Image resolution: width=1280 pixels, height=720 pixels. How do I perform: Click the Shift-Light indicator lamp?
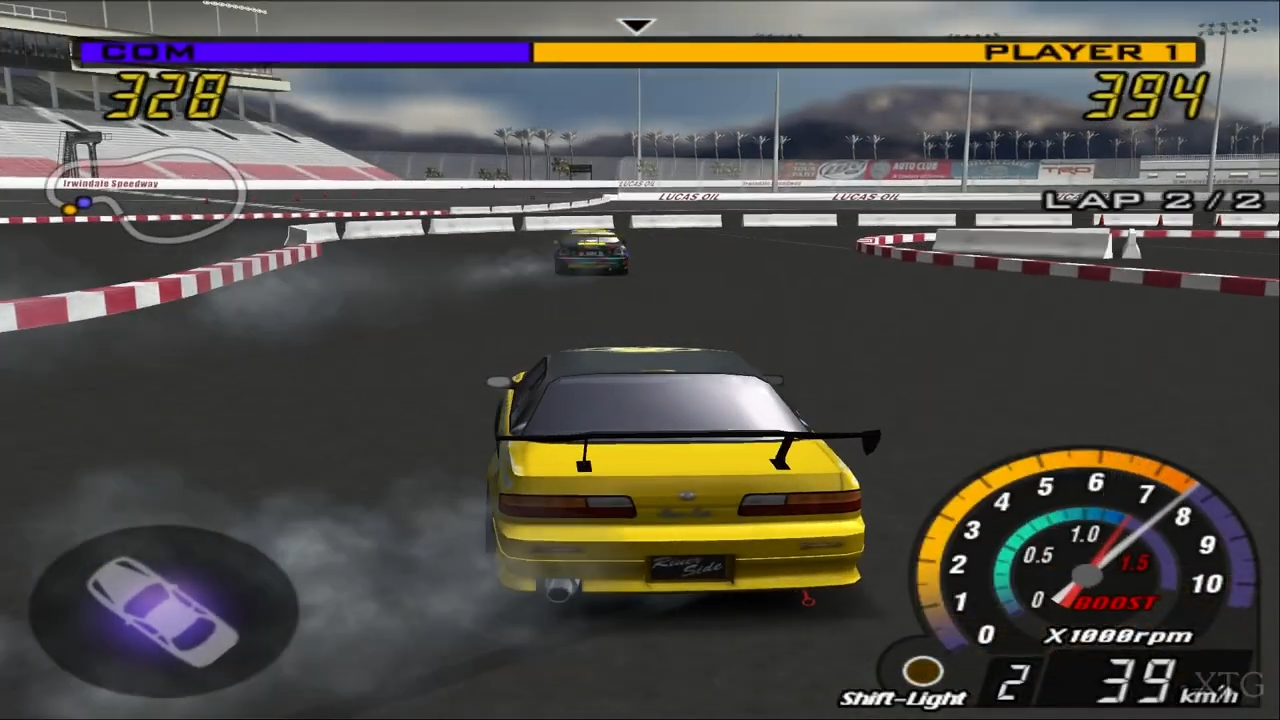coord(922,671)
